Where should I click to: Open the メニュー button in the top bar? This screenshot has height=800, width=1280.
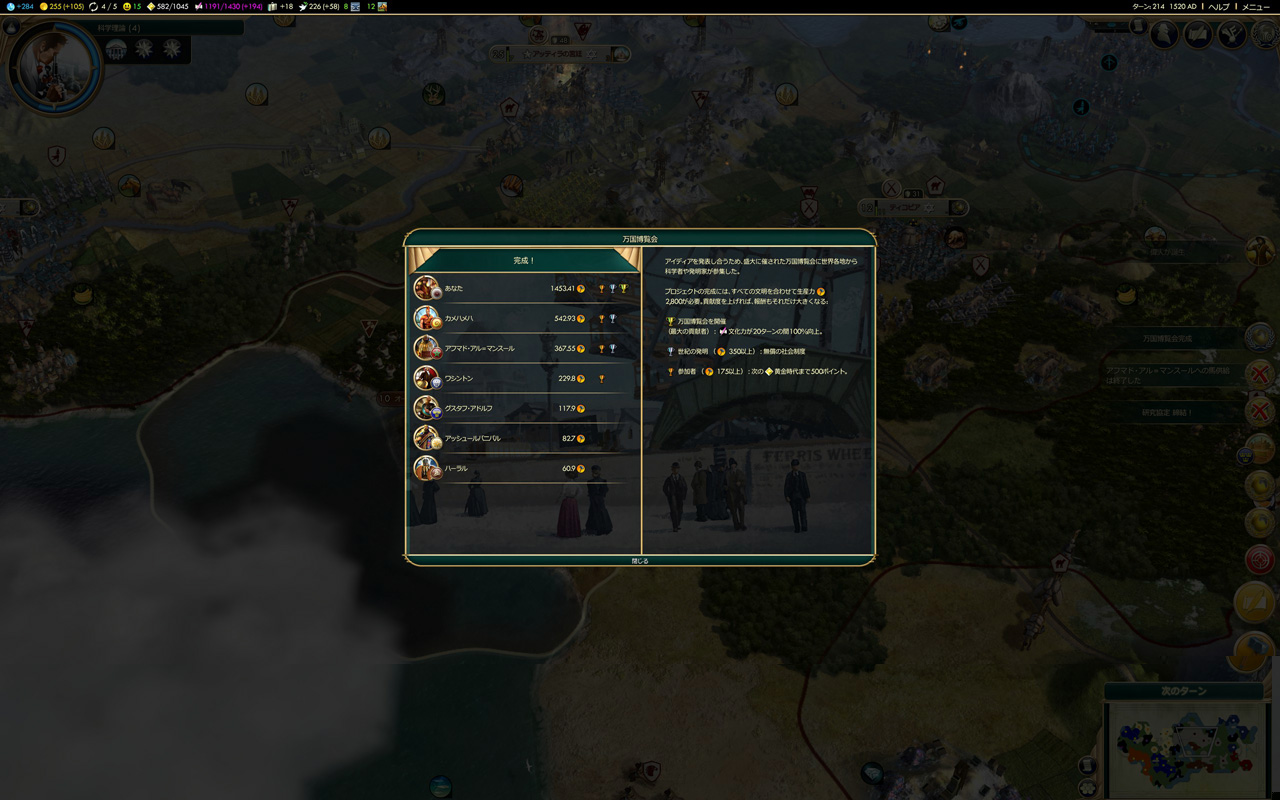pos(1256,7)
